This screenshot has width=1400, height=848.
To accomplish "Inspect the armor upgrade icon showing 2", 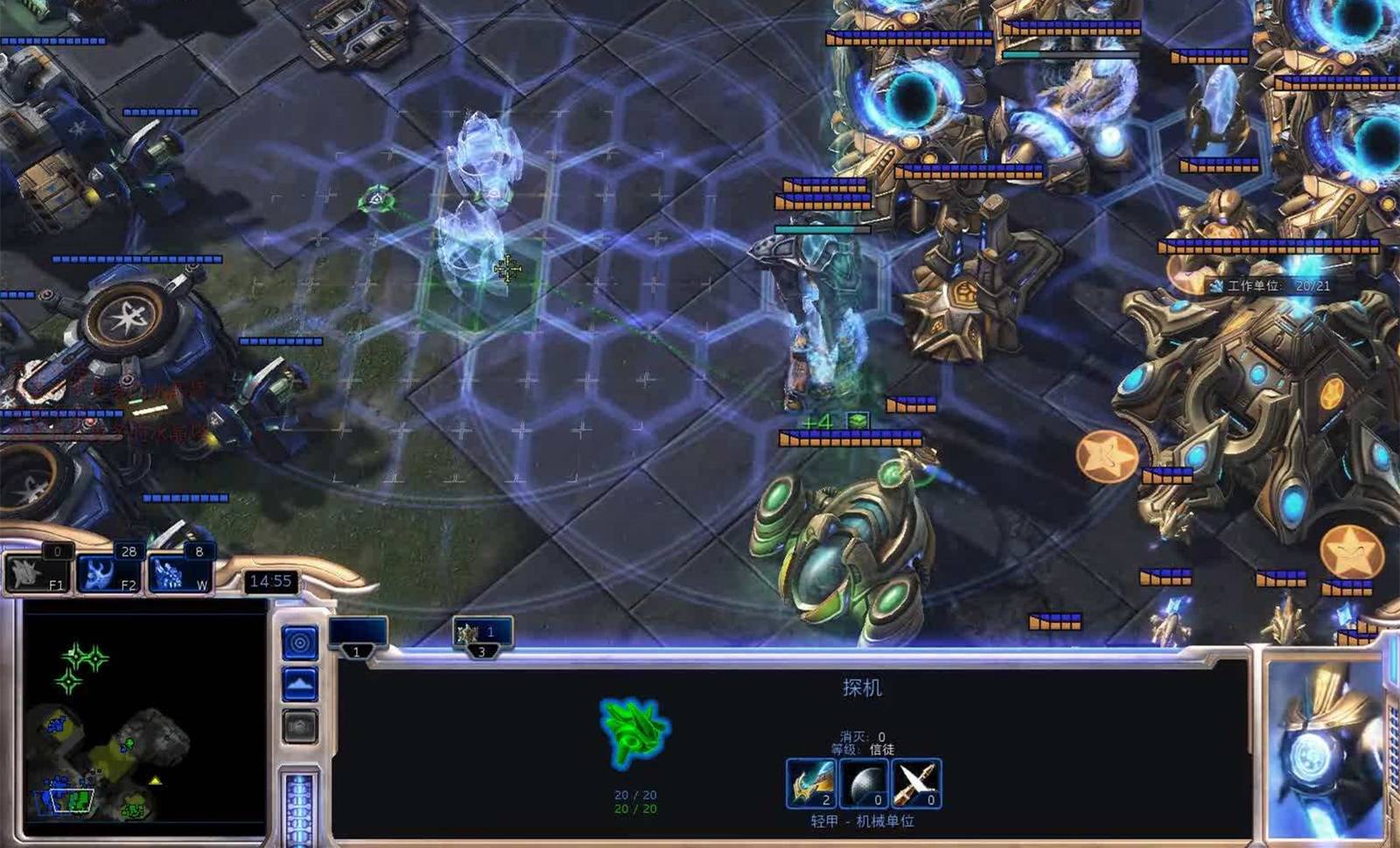I will point(811,782).
